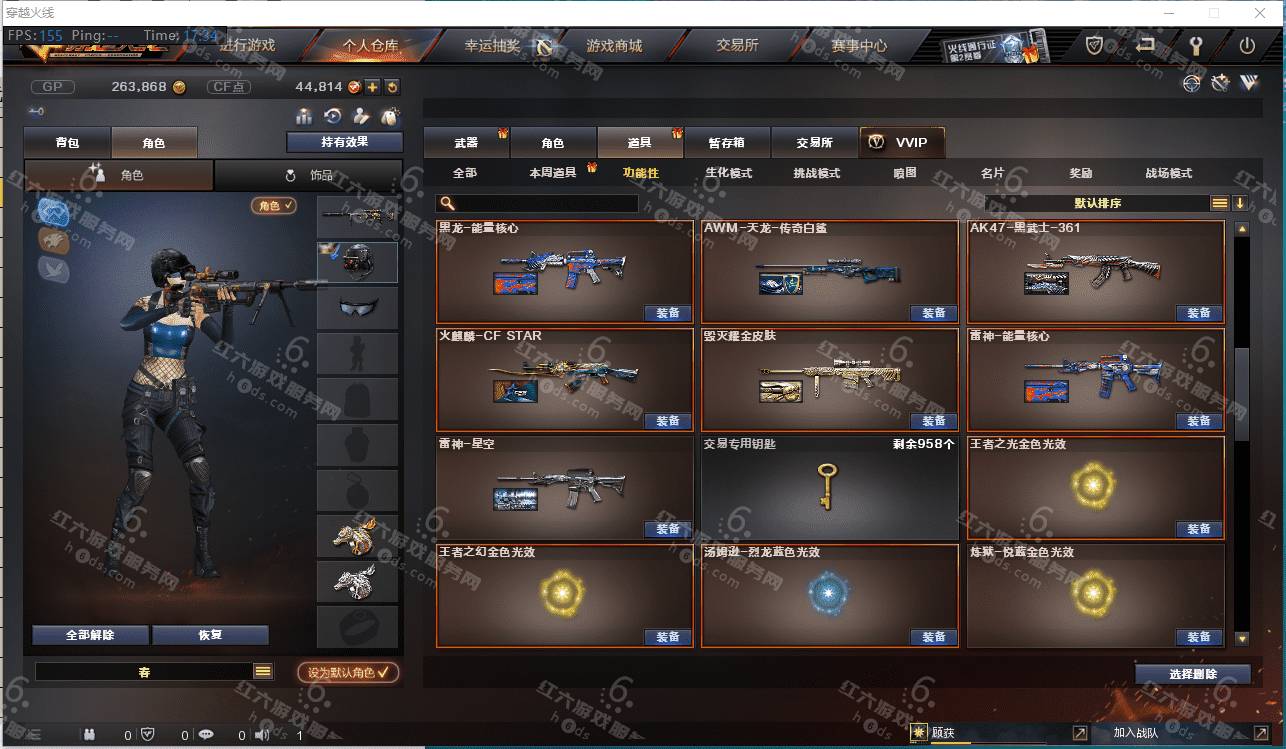Go to the 交易所 trading menu
Image resolution: width=1286 pixels, height=749 pixels.
737,46
